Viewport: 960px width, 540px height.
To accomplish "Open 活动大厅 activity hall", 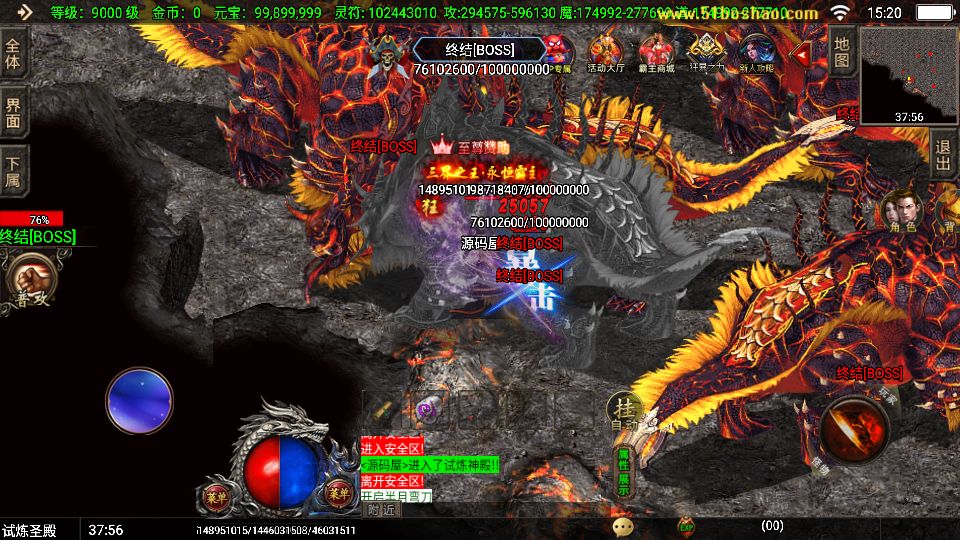I will pos(605,53).
